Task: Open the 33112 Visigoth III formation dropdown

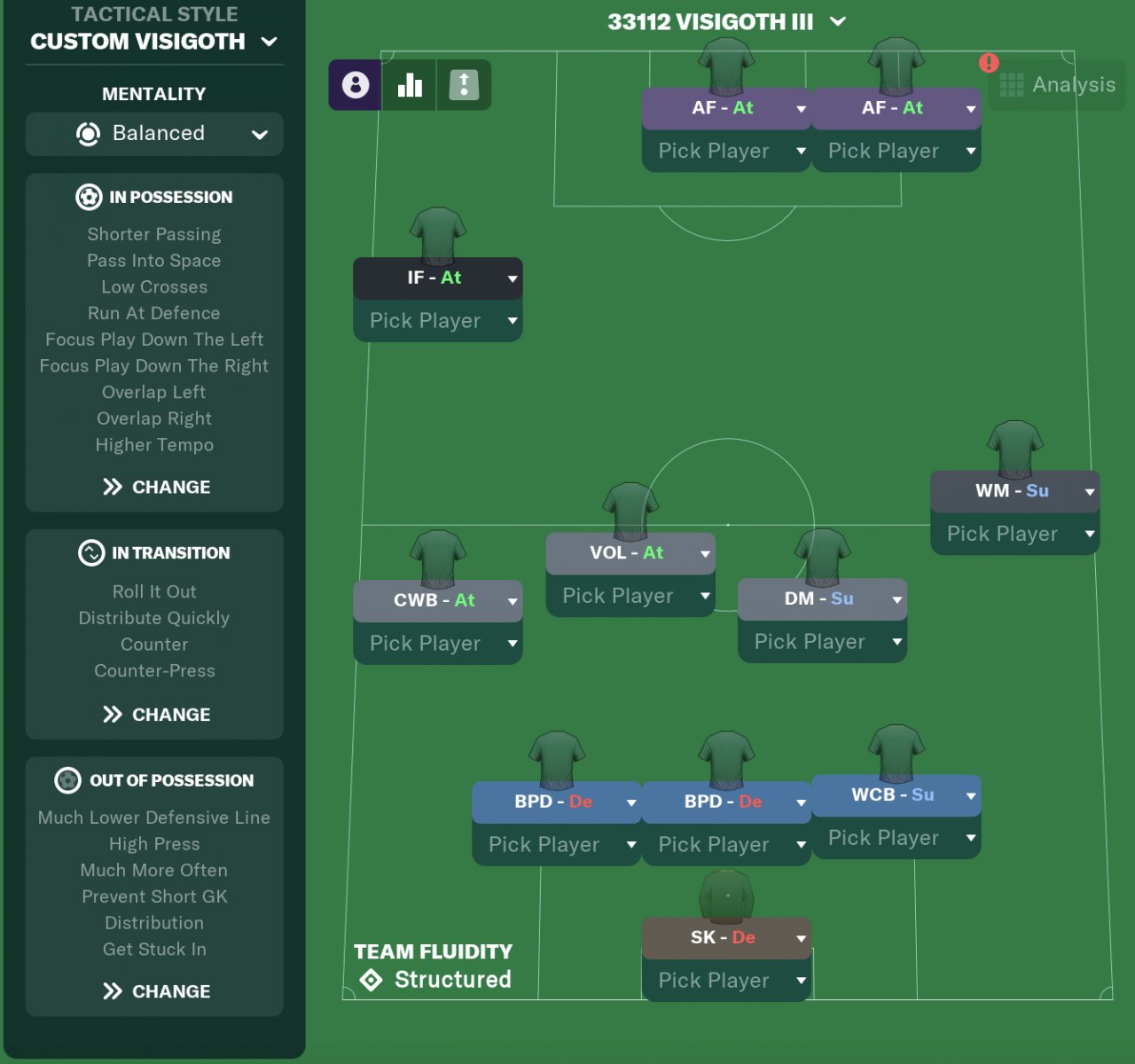Action: [726, 22]
